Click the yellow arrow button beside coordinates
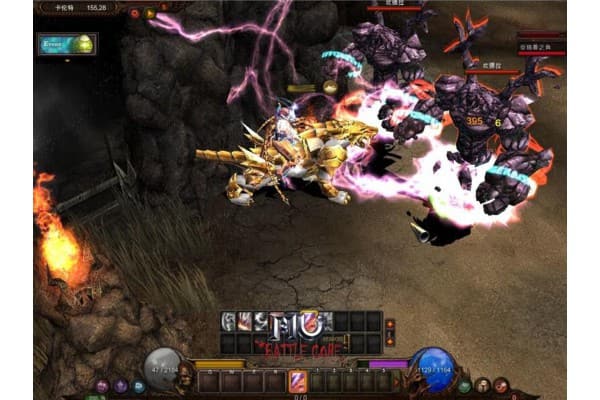Image resolution: width=600 pixels, height=400 pixels. coord(150,13)
